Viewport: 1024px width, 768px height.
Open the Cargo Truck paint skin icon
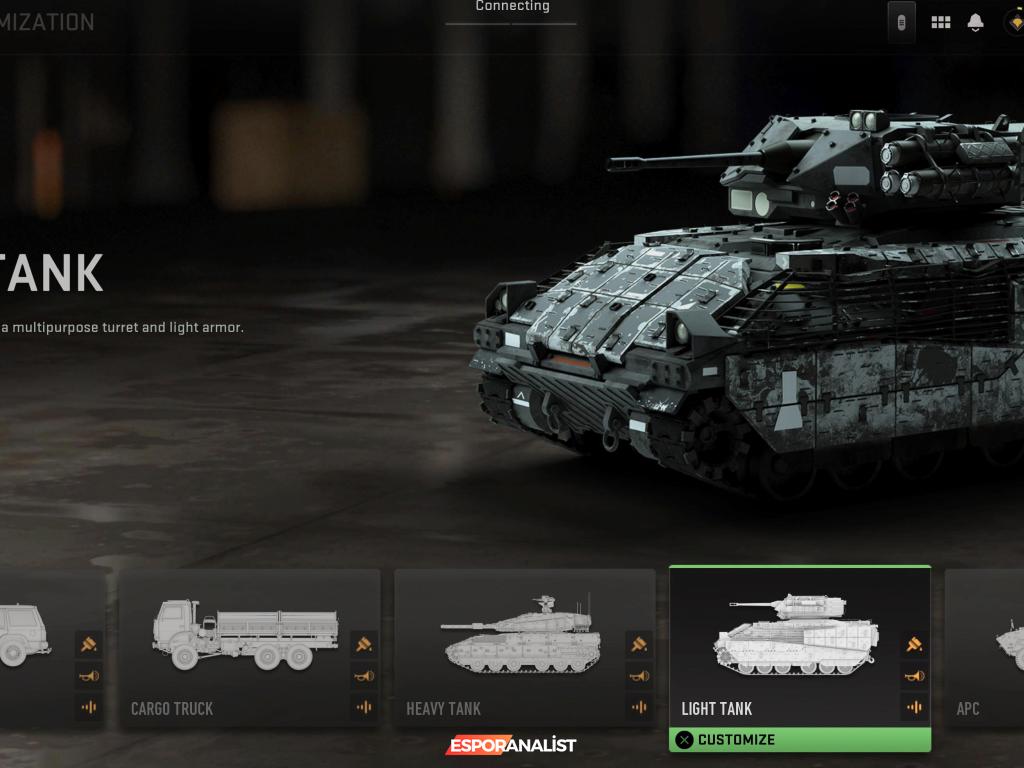[x=364, y=644]
